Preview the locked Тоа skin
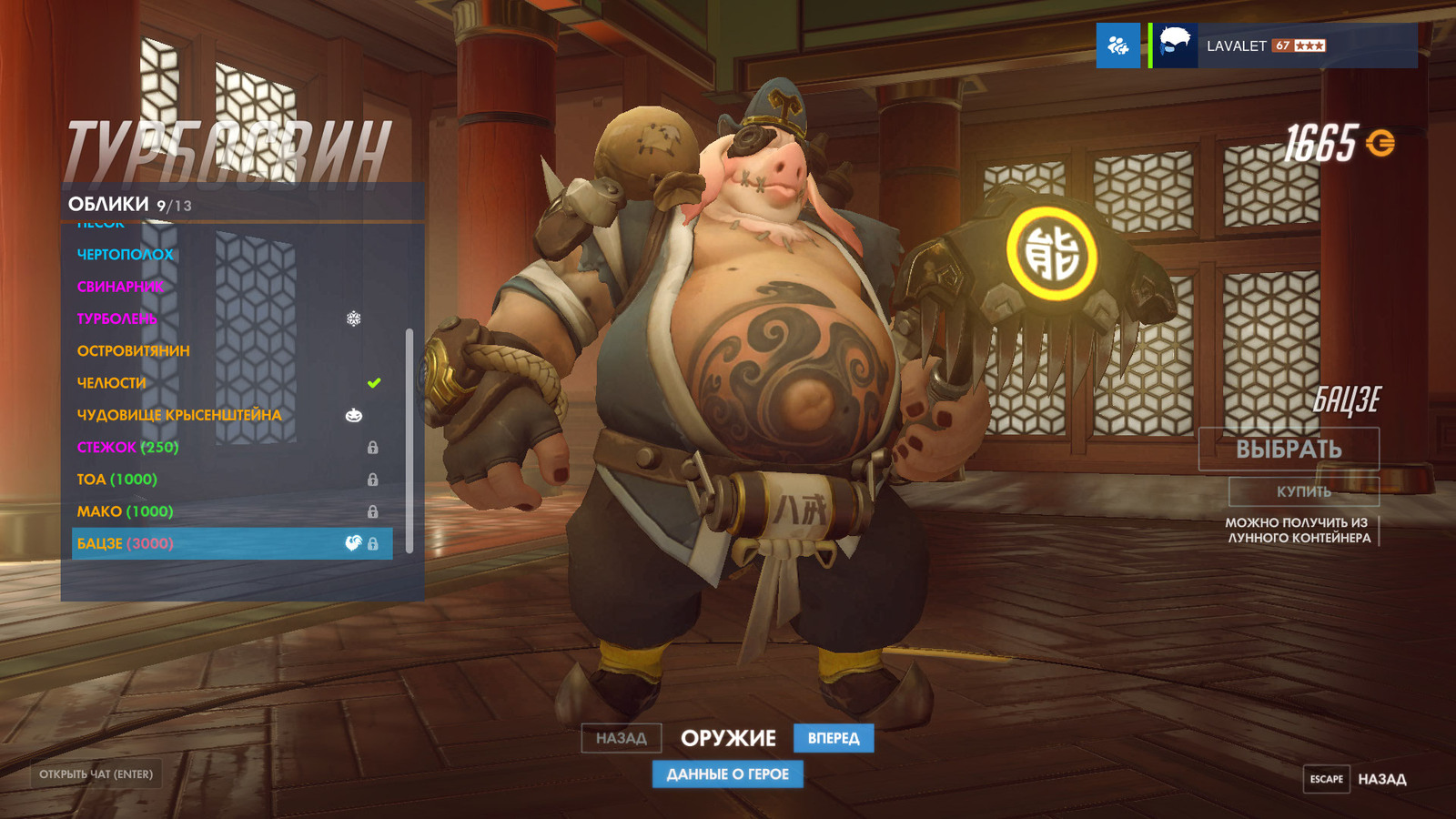This screenshot has height=819, width=1456. [117, 480]
